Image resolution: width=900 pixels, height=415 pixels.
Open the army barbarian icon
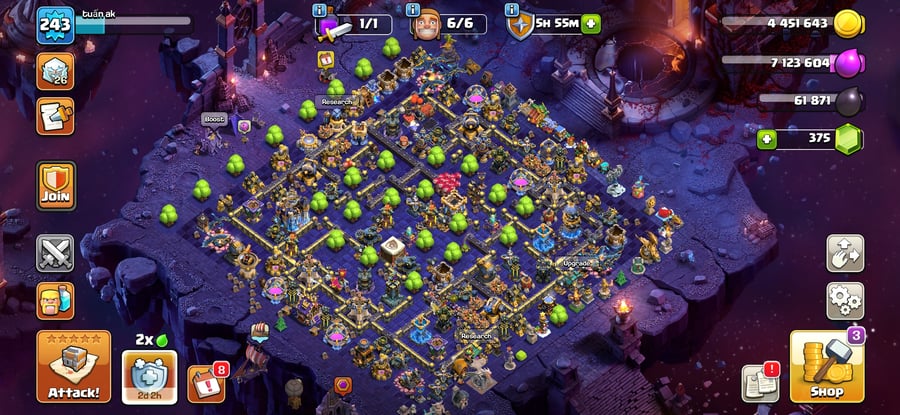point(55,300)
